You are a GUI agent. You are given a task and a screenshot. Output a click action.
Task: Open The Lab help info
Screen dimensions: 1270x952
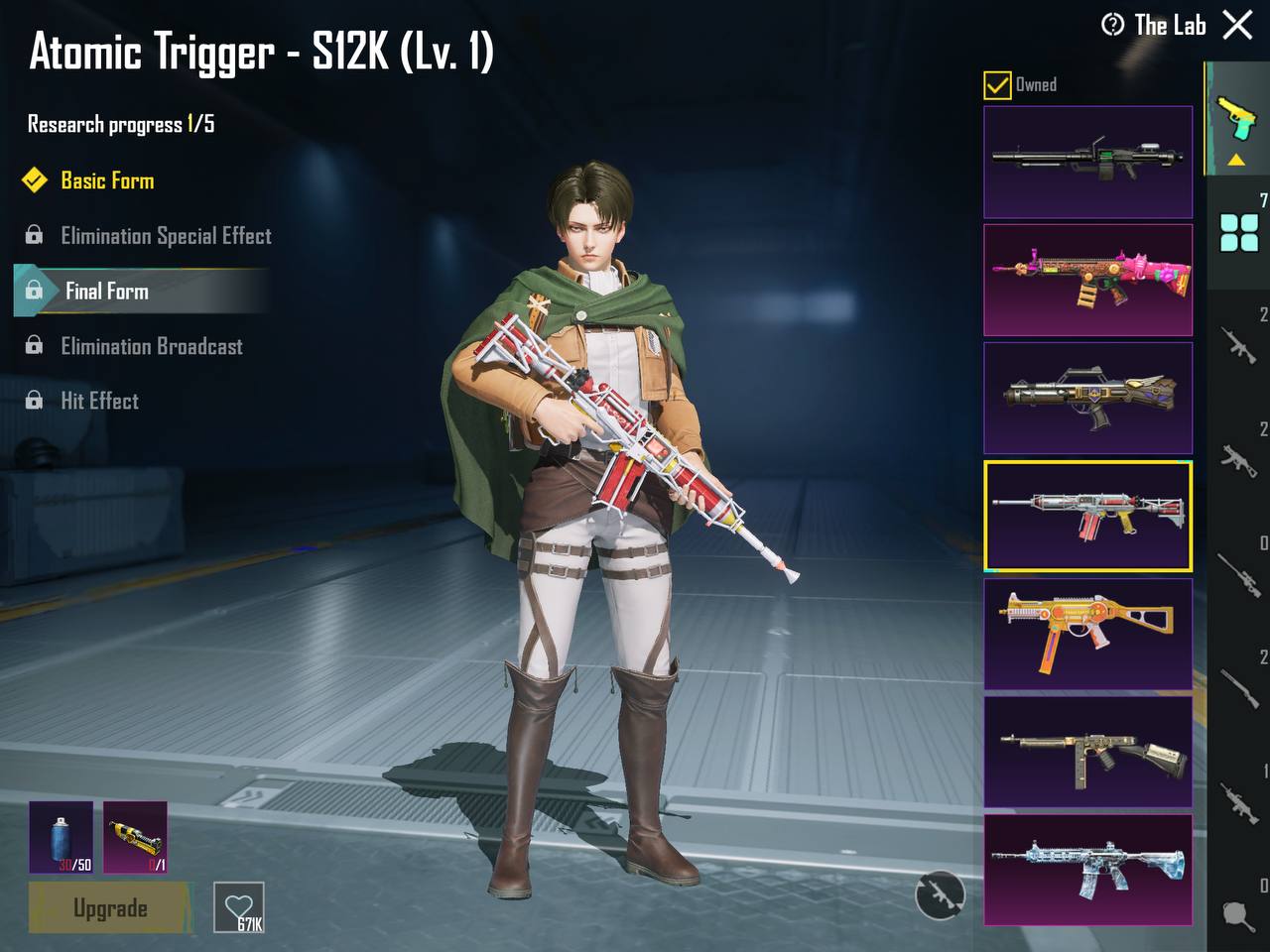point(1112,25)
